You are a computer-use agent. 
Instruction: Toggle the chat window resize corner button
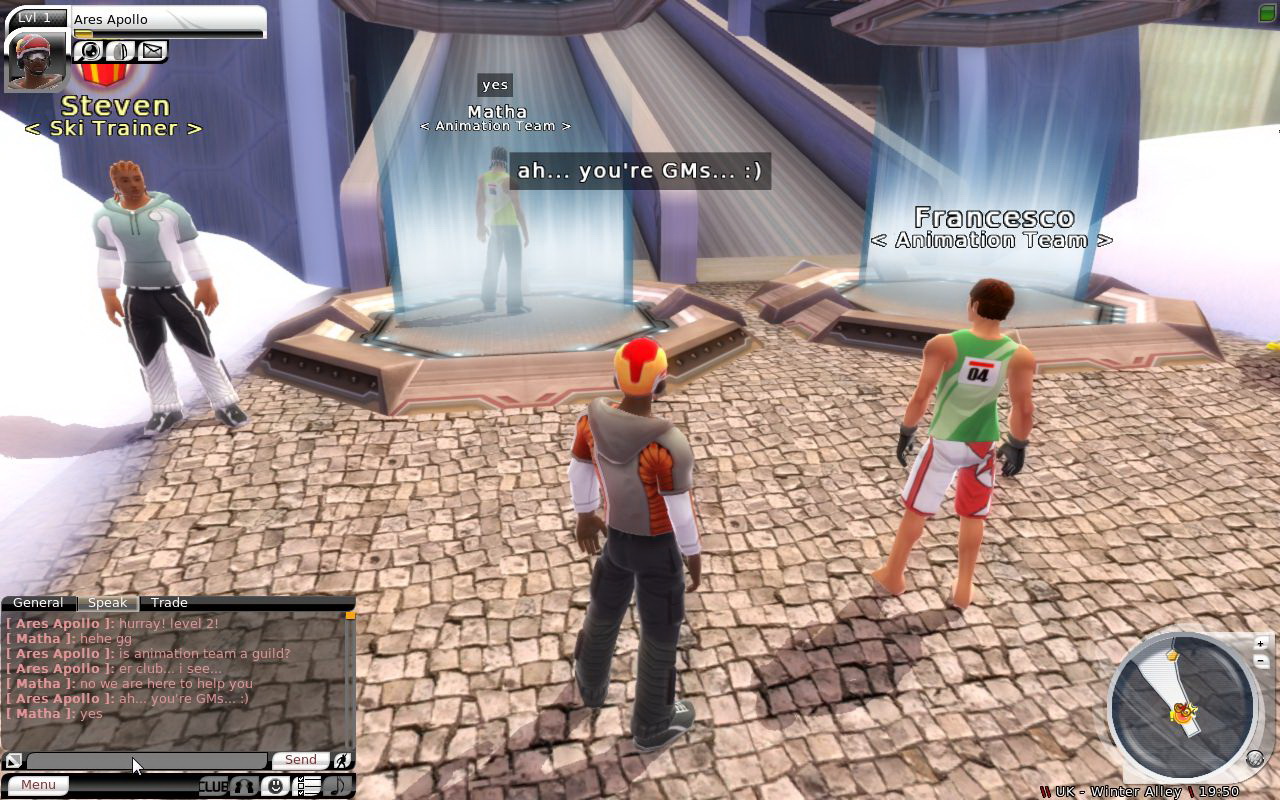coord(13,761)
